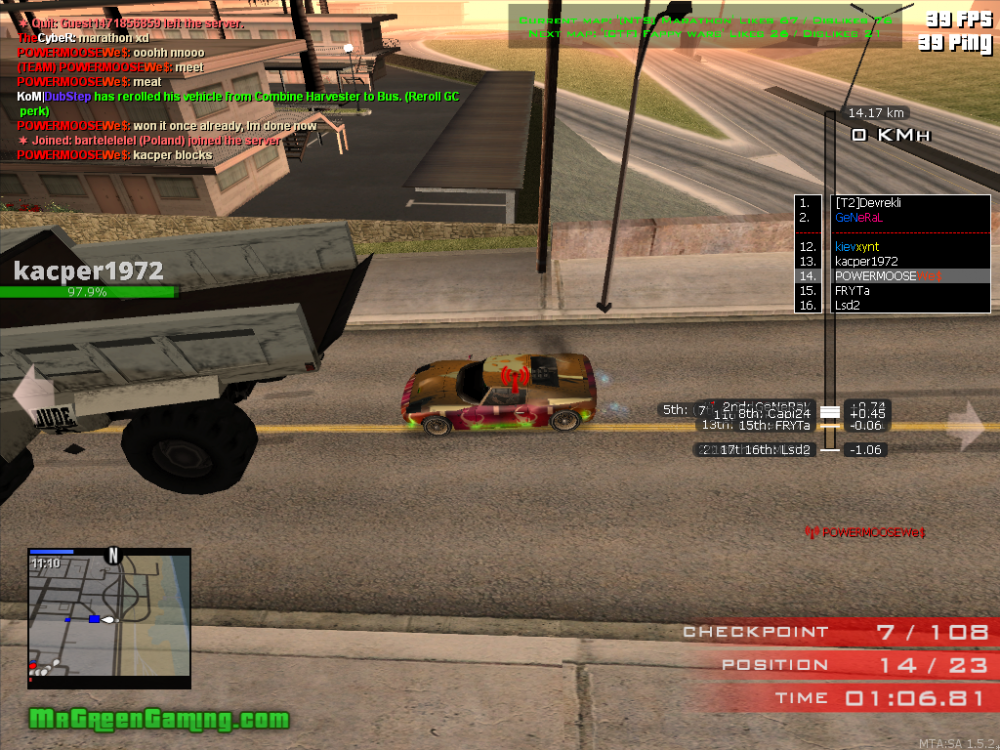Image resolution: width=1000 pixels, height=750 pixels.
Task: Click the north indicator on the minimap
Action: click(114, 555)
